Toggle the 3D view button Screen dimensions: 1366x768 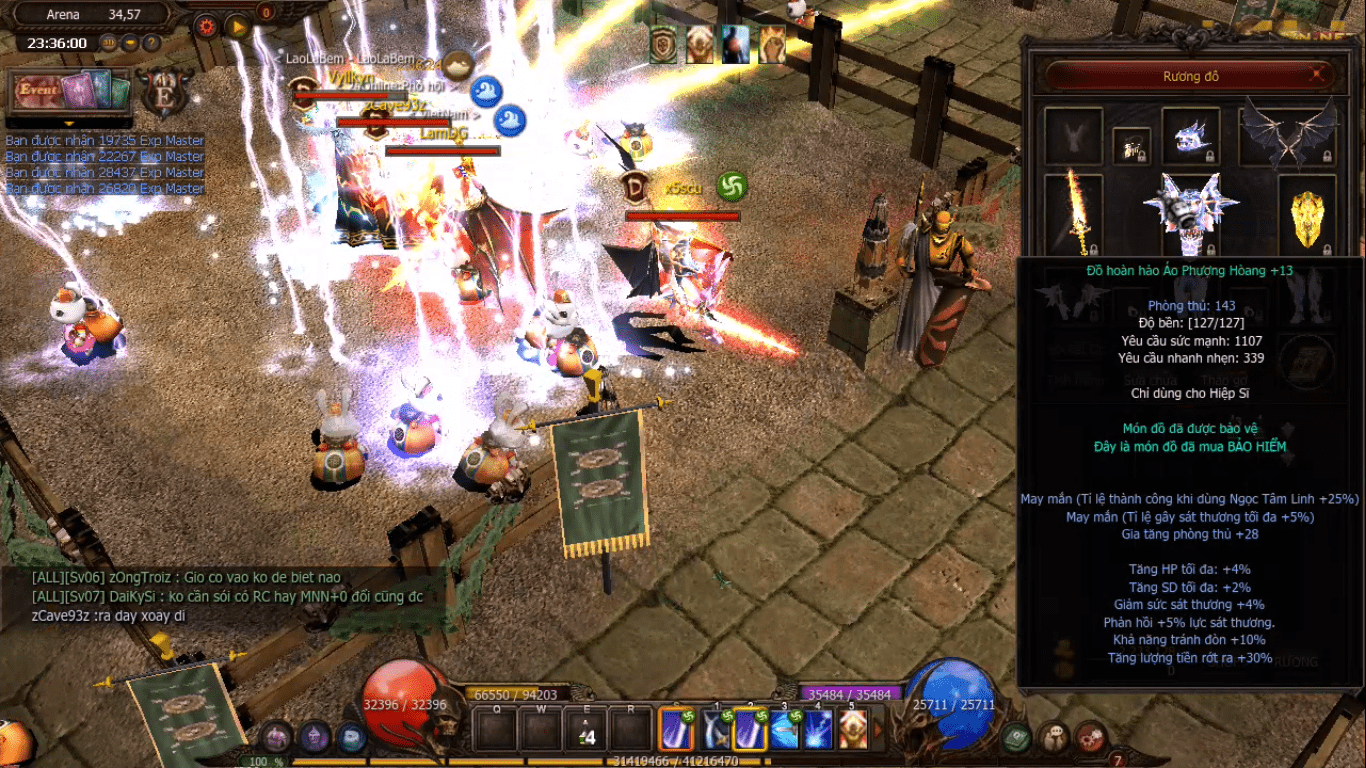point(108,43)
